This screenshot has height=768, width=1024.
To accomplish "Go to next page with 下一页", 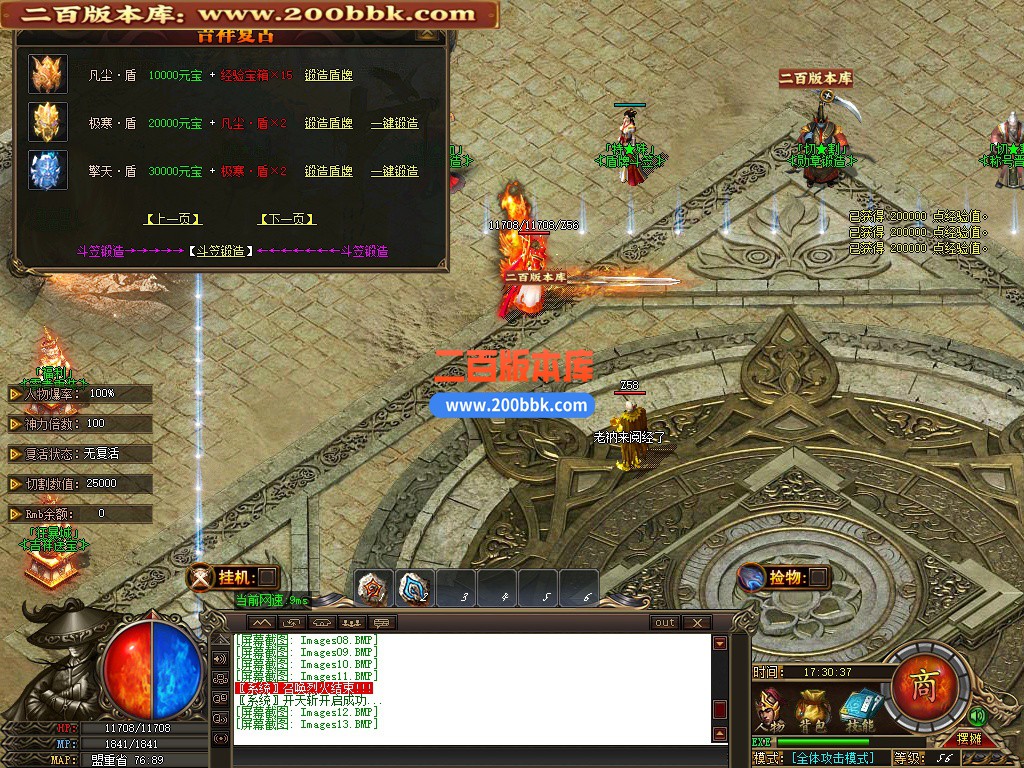I will (x=287, y=219).
